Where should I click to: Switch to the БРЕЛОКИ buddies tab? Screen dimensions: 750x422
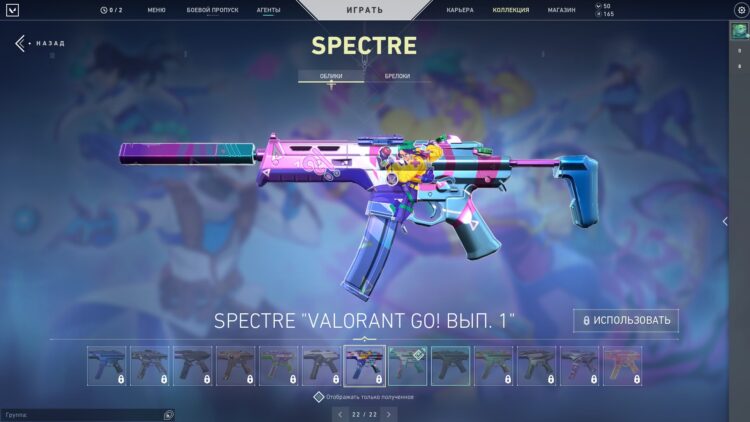(x=397, y=76)
